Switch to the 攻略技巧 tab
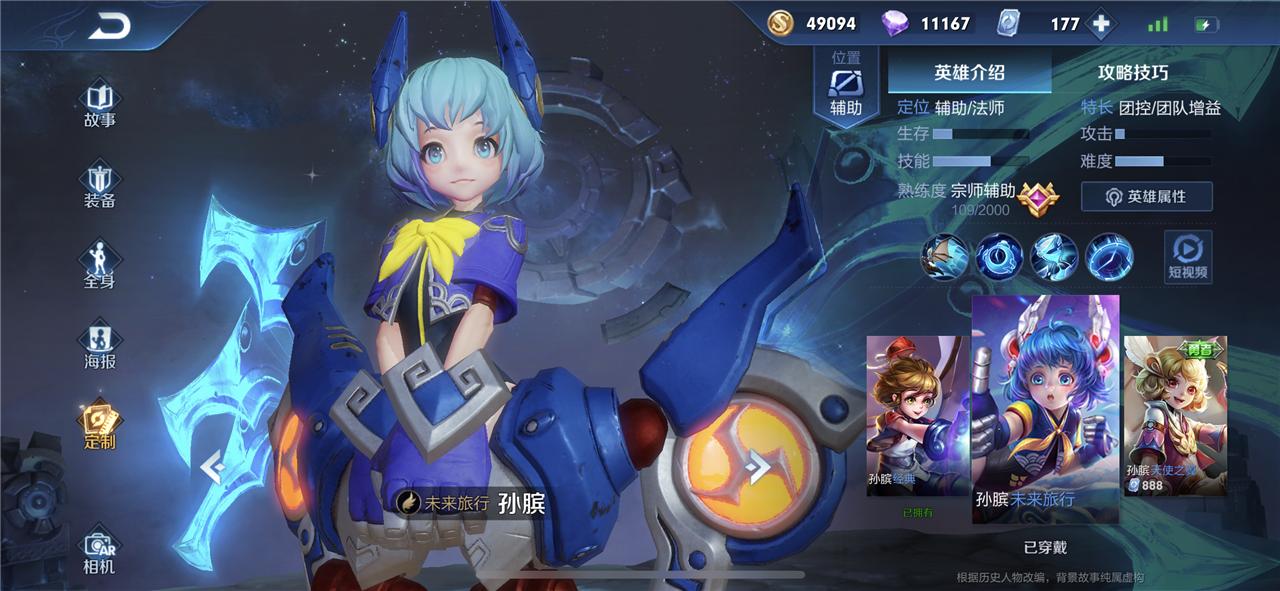Screen dimensions: 1280x591 (1132, 72)
